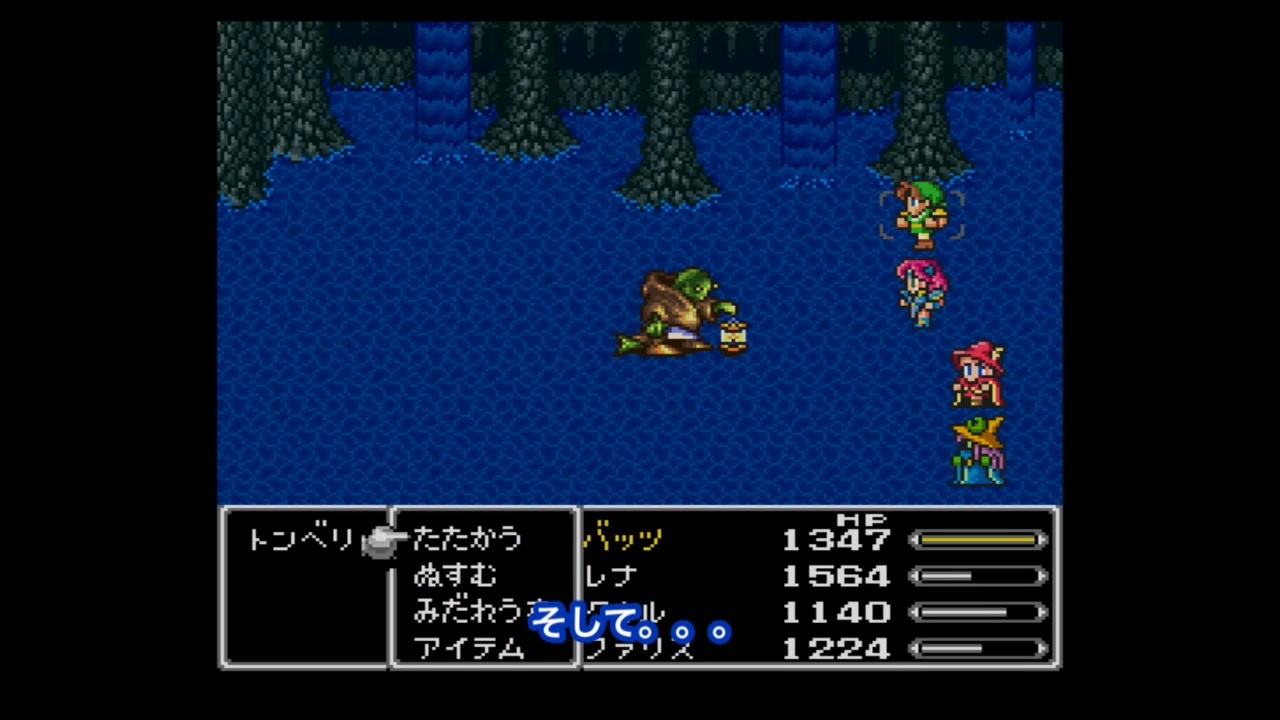Image resolution: width=1280 pixels, height=720 pixels.
Task: Click Bartz's yellow HP gauge
Action: [x=978, y=540]
